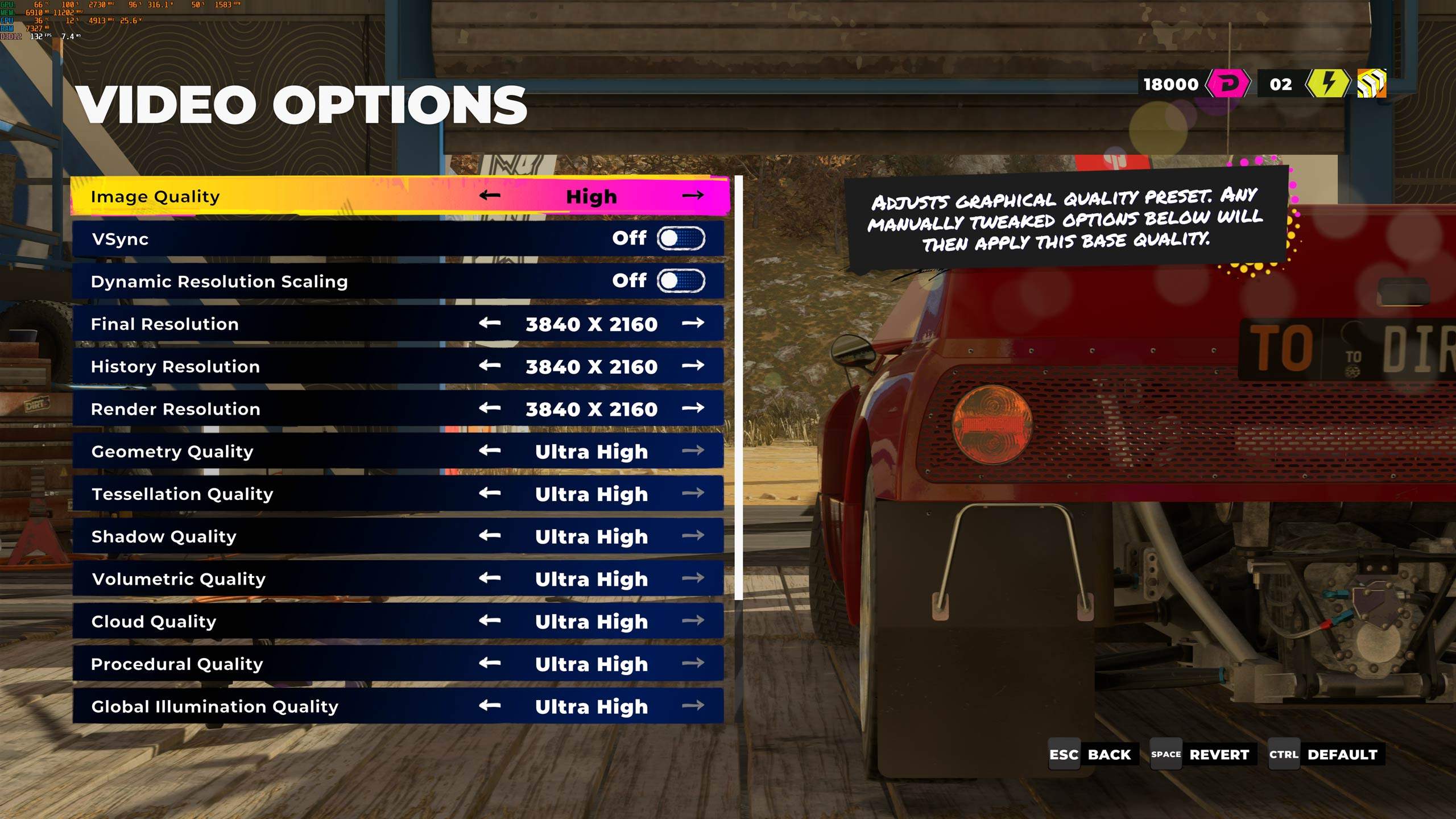The height and width of the screenshot is (819, 1456).
Task: Decrease Tessellation Quality with the left arrow
Action: [489, 493]
